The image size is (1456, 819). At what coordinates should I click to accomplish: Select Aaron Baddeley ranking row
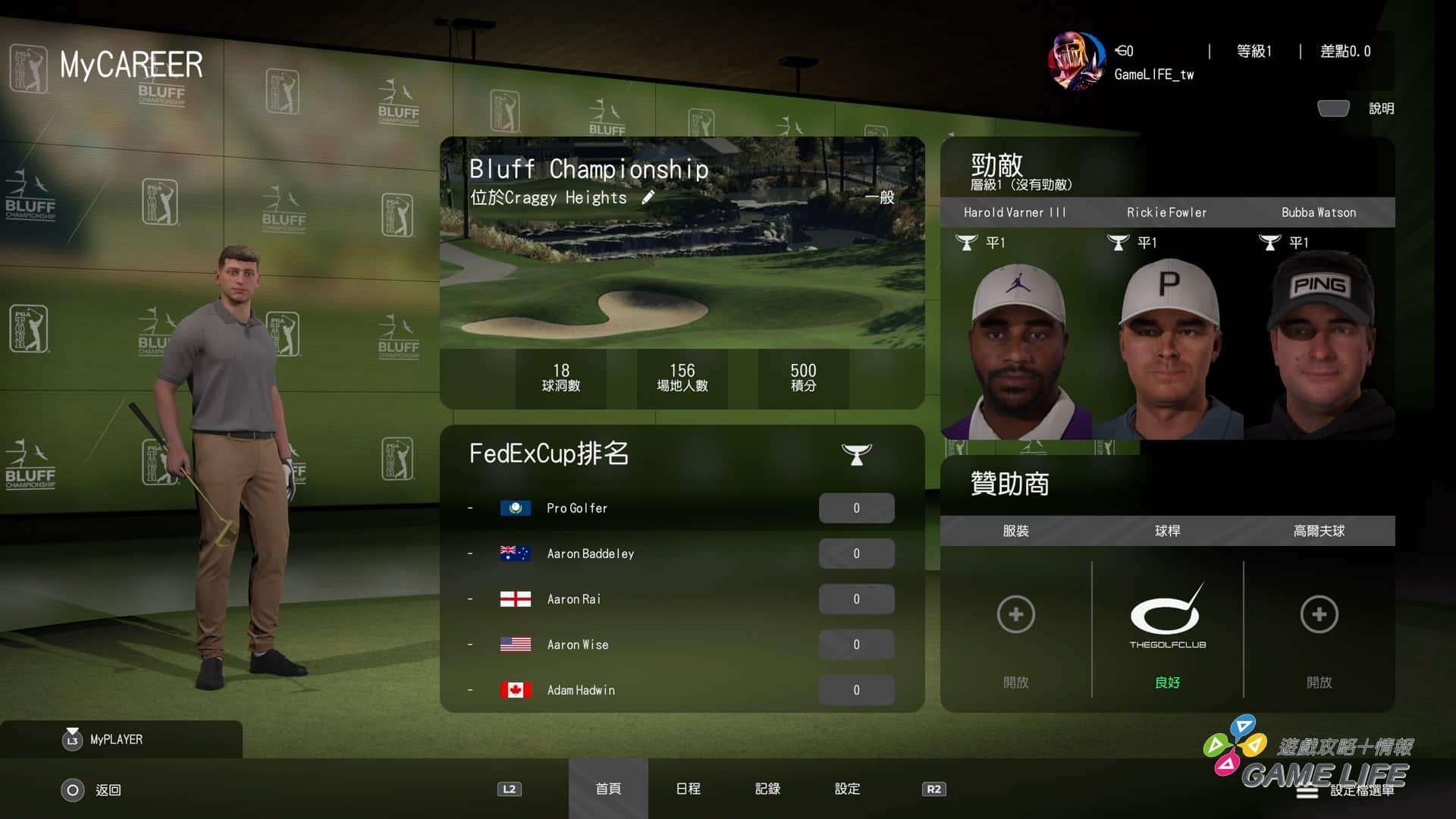682,554
